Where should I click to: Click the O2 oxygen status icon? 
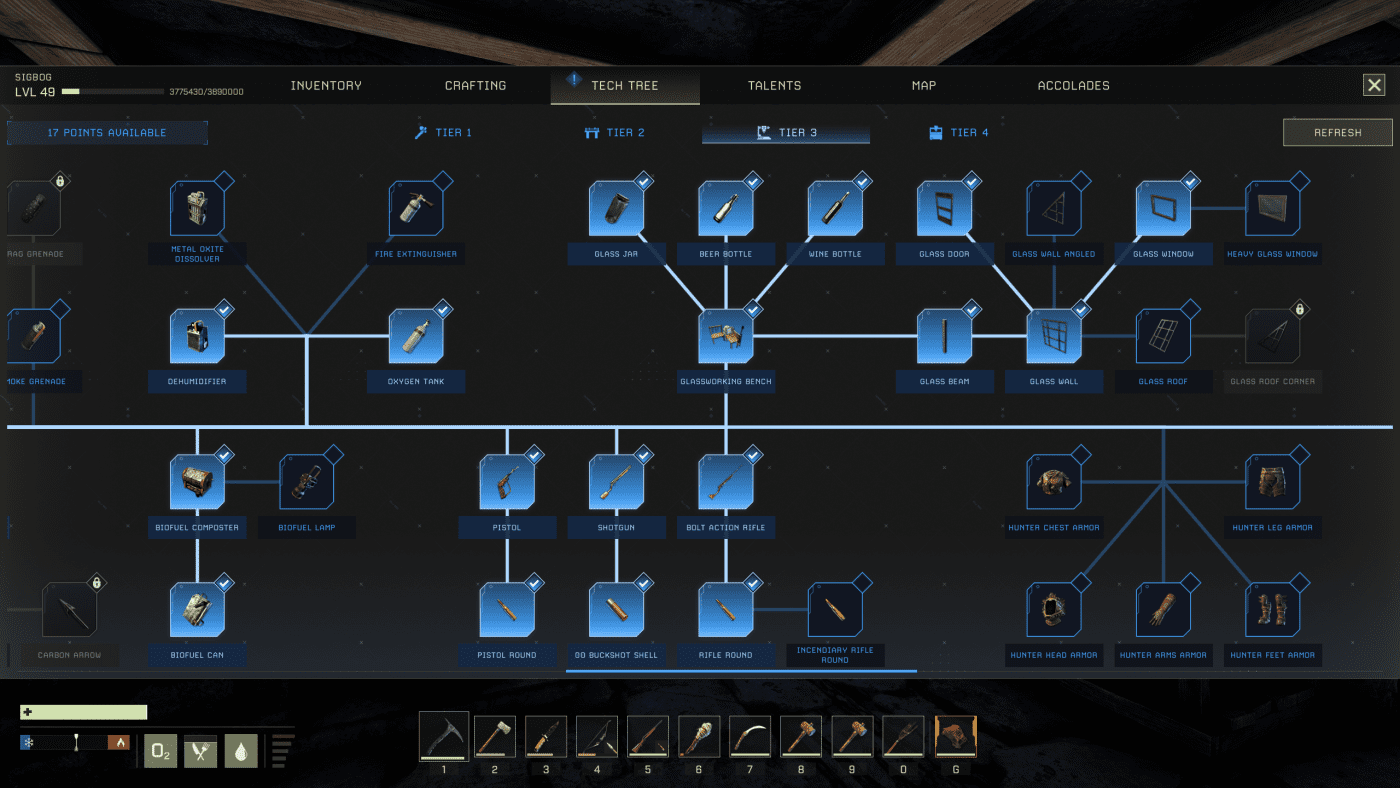coord(160,751)
